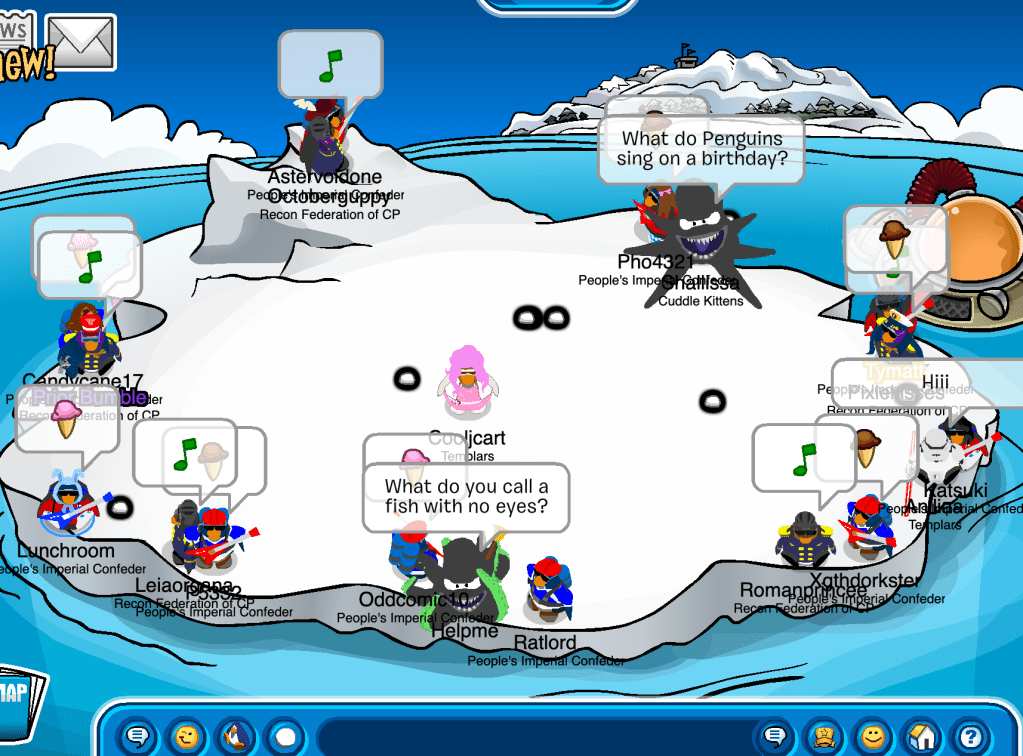Select the throw snowball button

click(286, 737)
